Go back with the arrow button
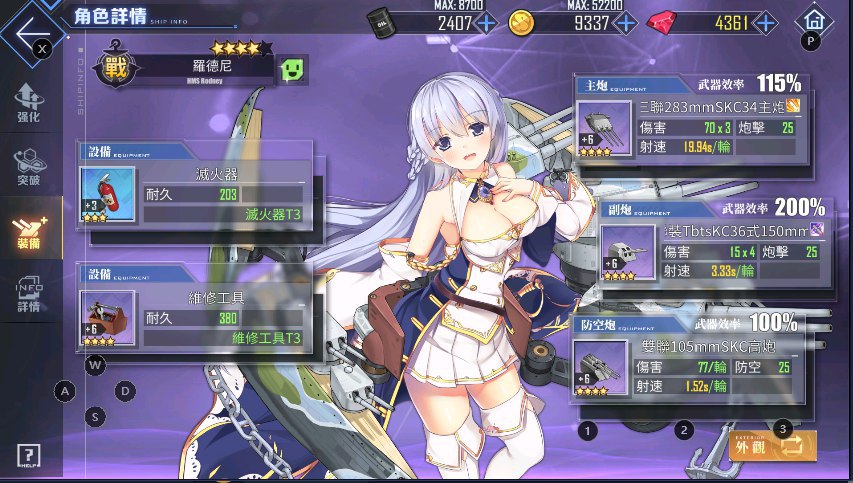 pos(30,27)
